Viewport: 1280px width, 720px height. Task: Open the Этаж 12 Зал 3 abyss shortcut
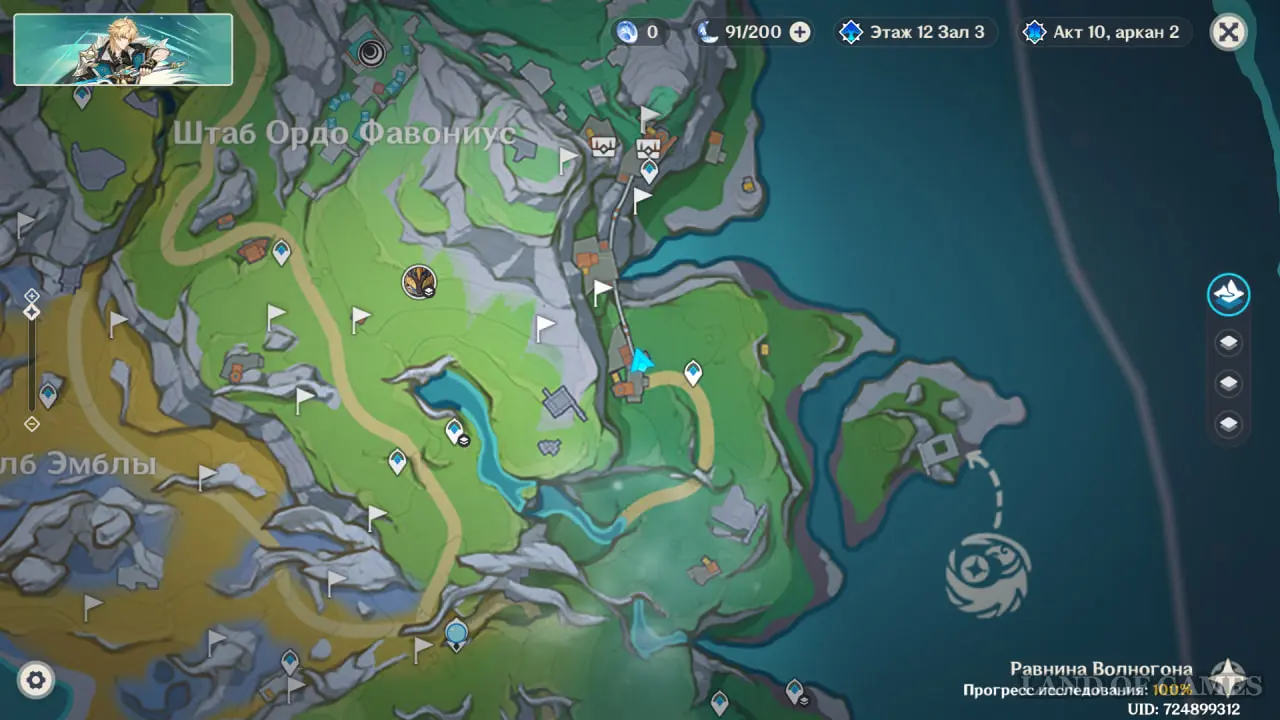[913, 32]
